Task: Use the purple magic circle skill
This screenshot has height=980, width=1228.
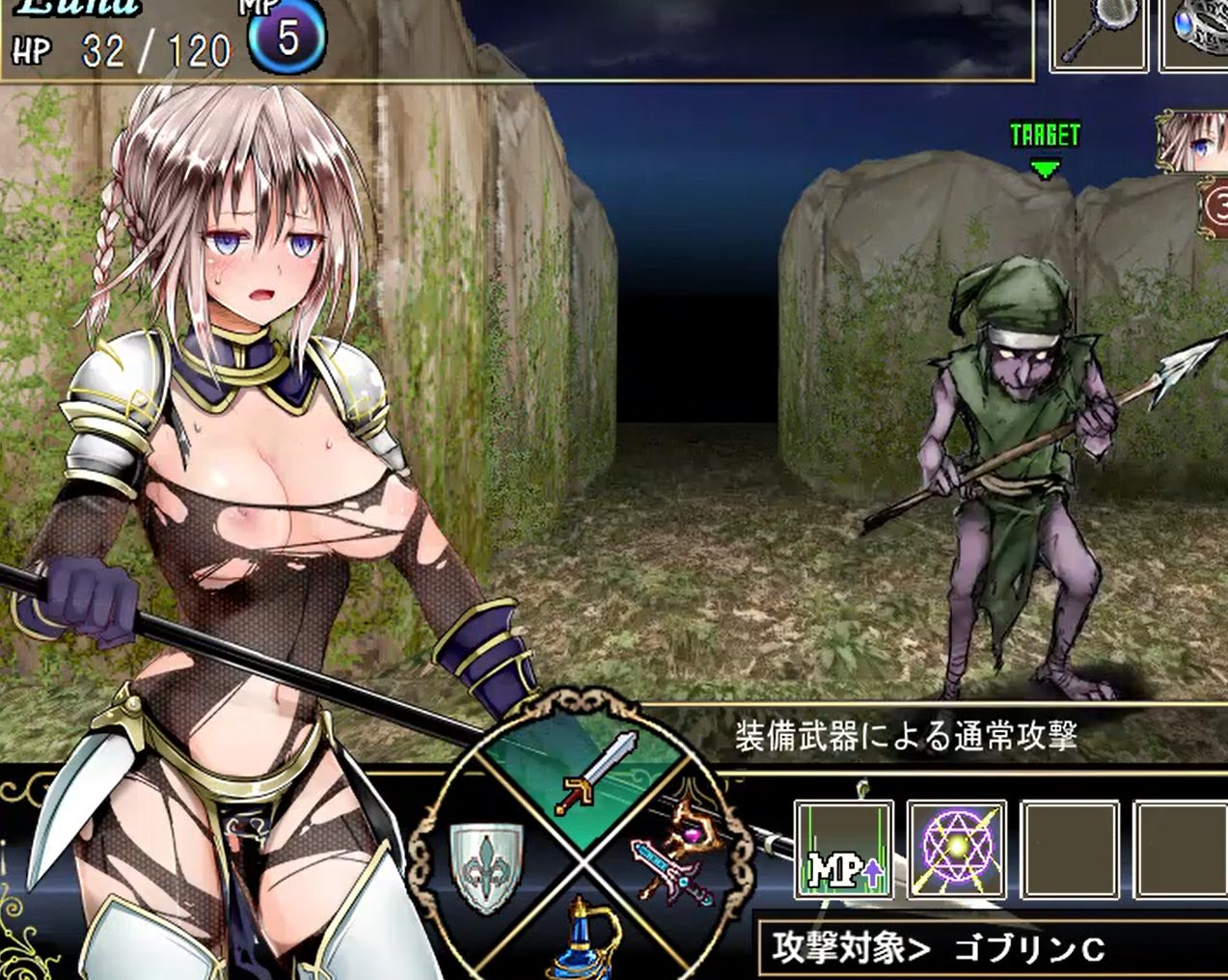Action: tap(956, 851)
